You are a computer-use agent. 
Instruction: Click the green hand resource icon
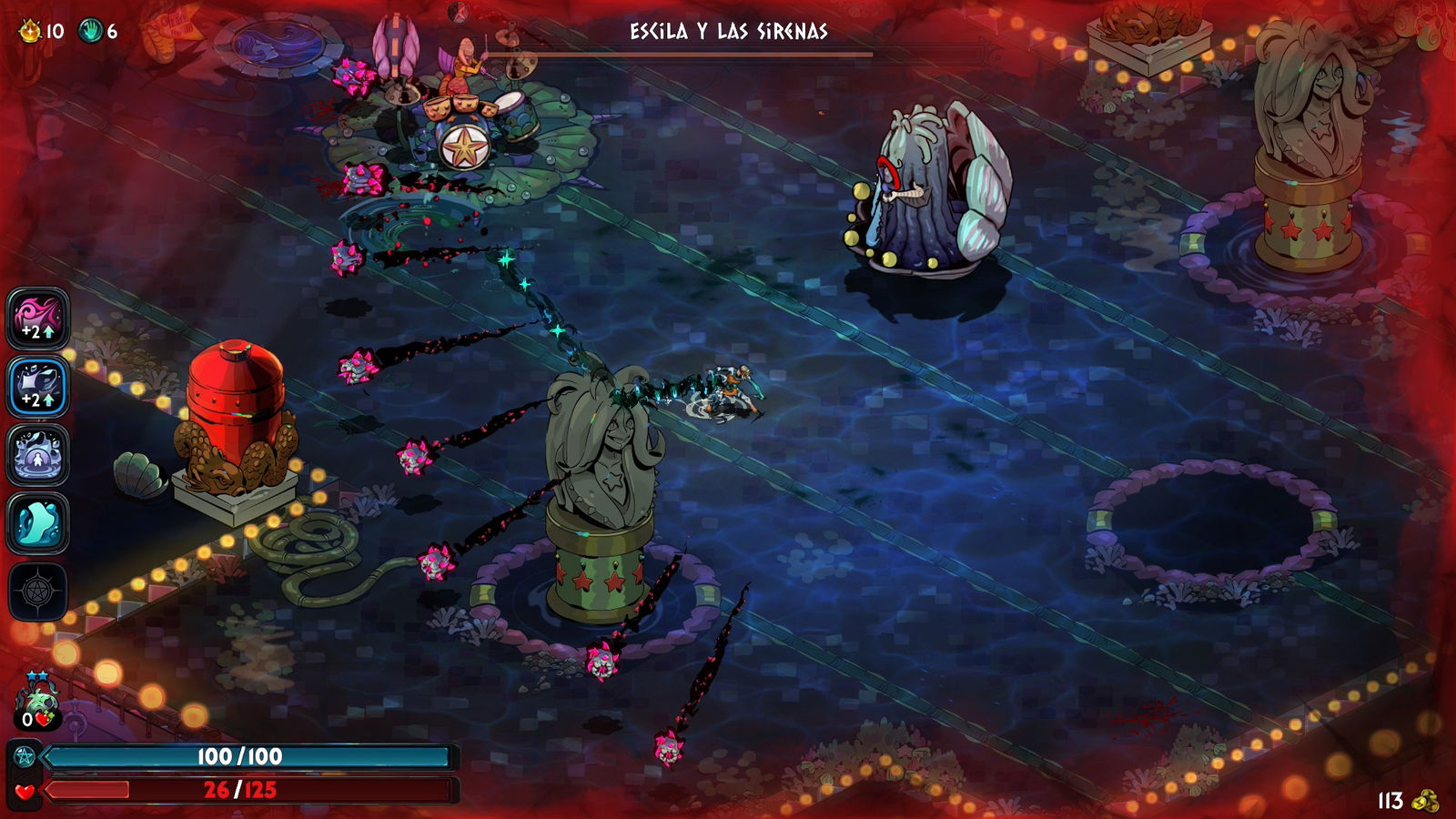(91, 32)
